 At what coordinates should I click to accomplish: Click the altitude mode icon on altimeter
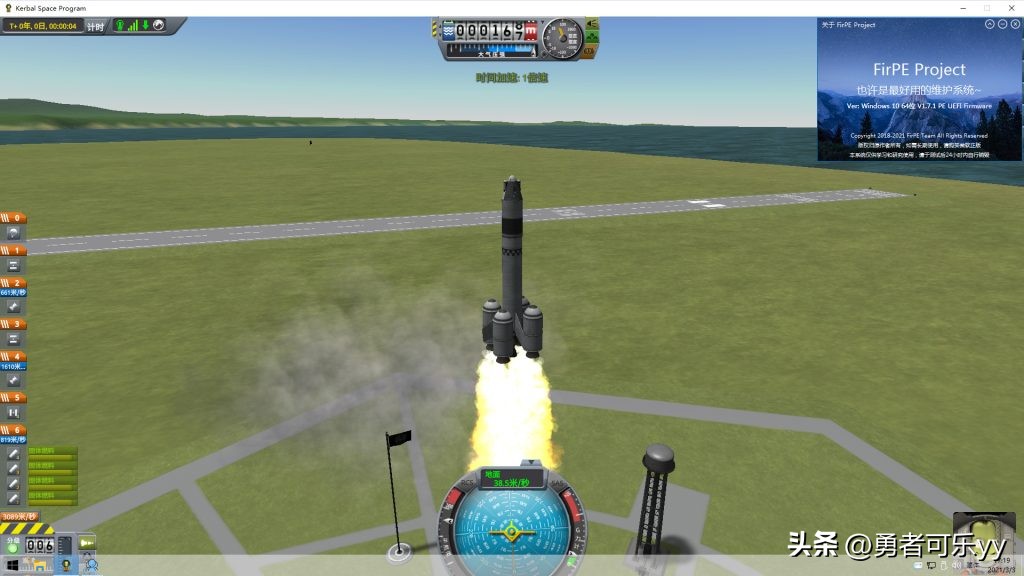(446, 31)
